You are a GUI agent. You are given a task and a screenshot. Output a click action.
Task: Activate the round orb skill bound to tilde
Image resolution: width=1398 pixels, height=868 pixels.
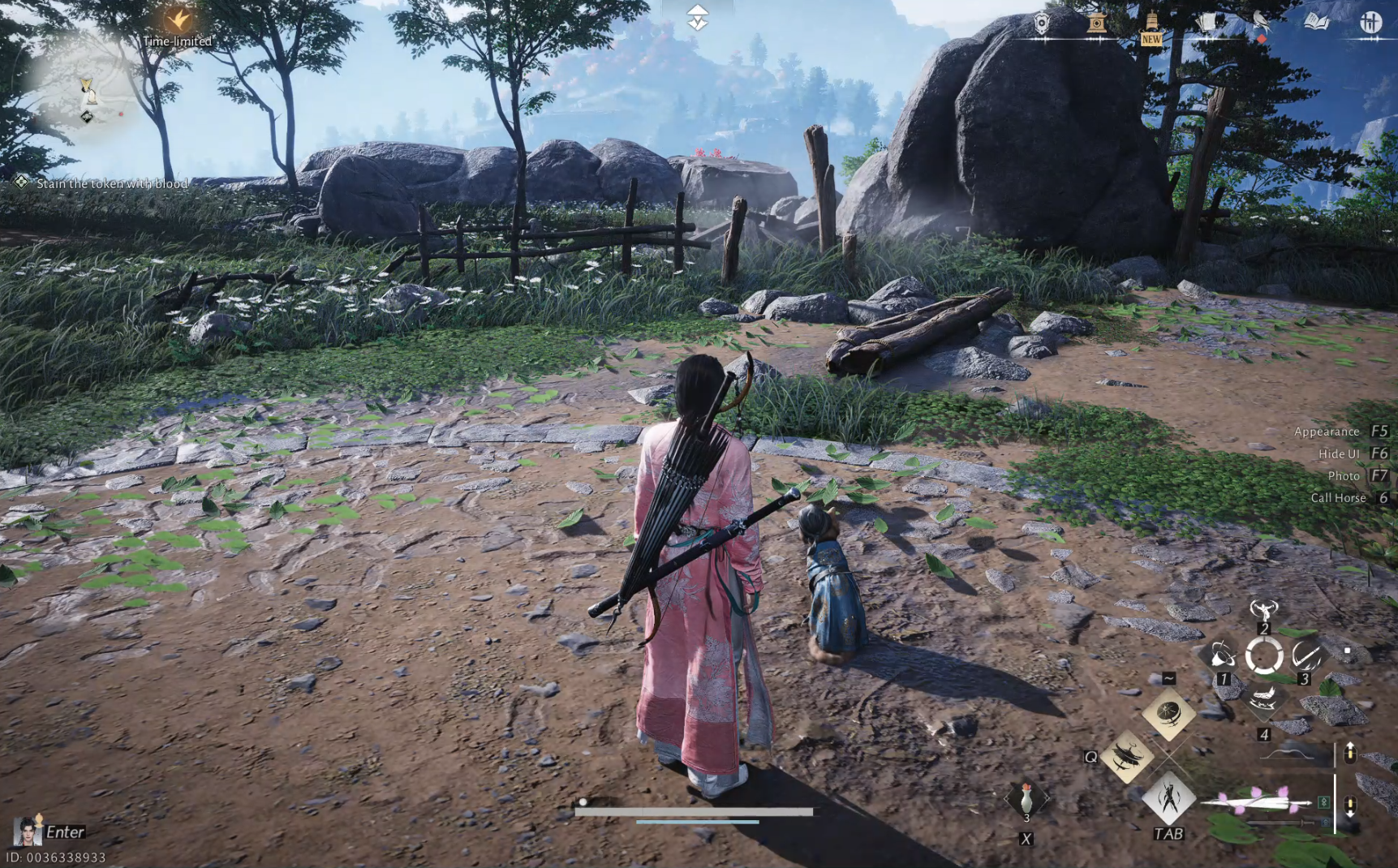click(x=1168, y=714)
